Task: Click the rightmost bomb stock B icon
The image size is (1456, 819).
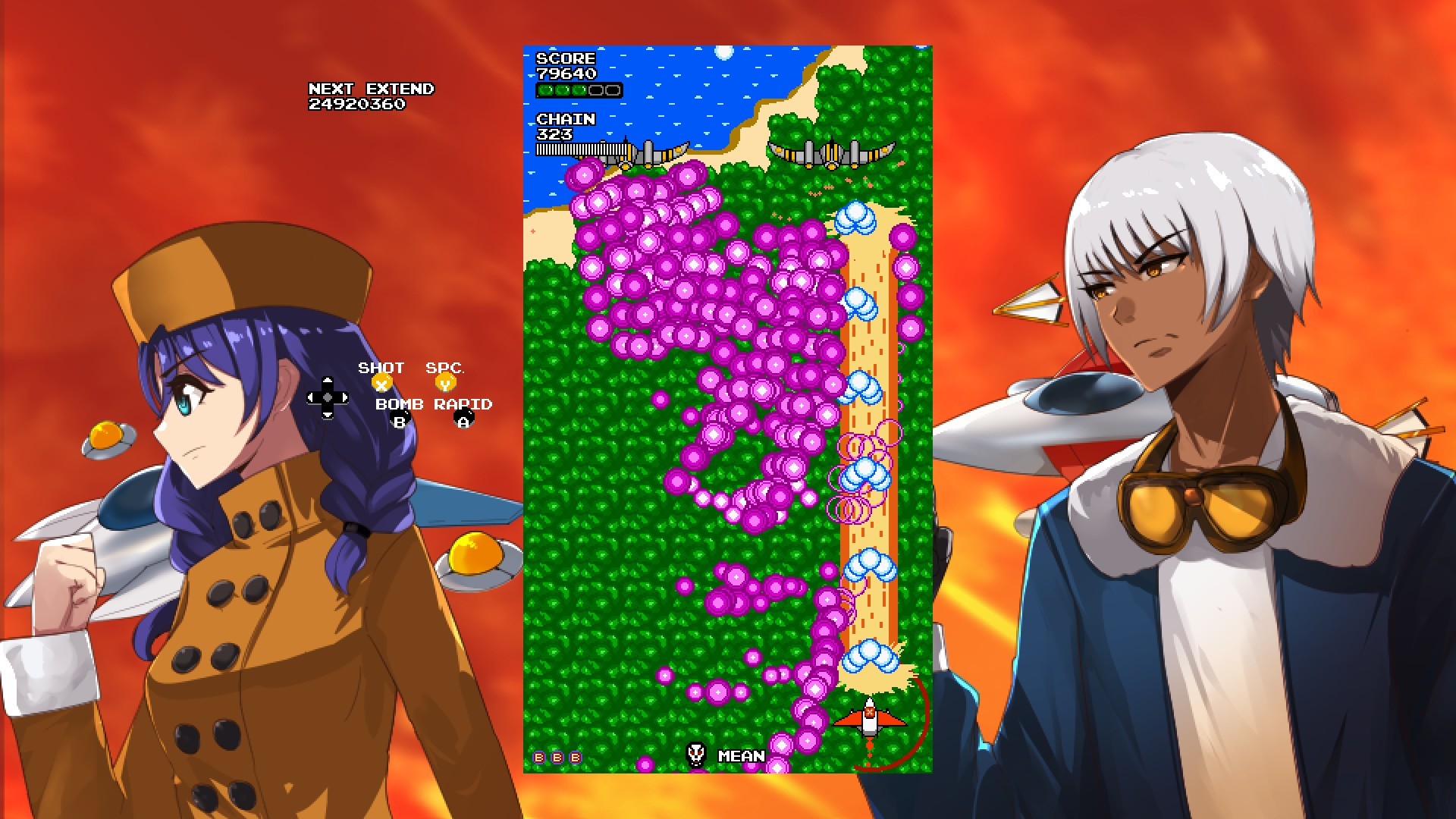Action: [x=573, y=756]
